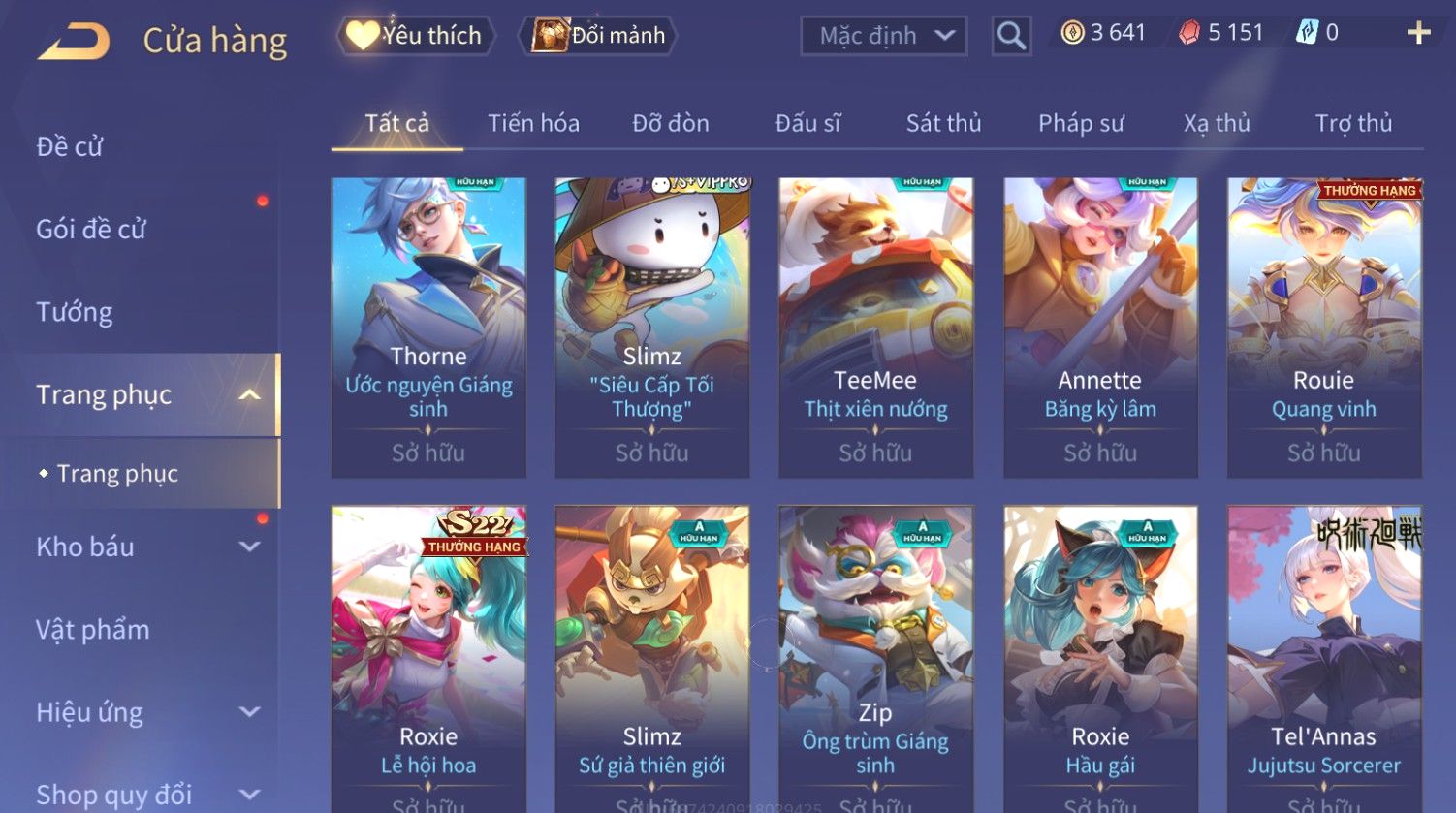Open the Tướng heroes section

tap(75, 312)
